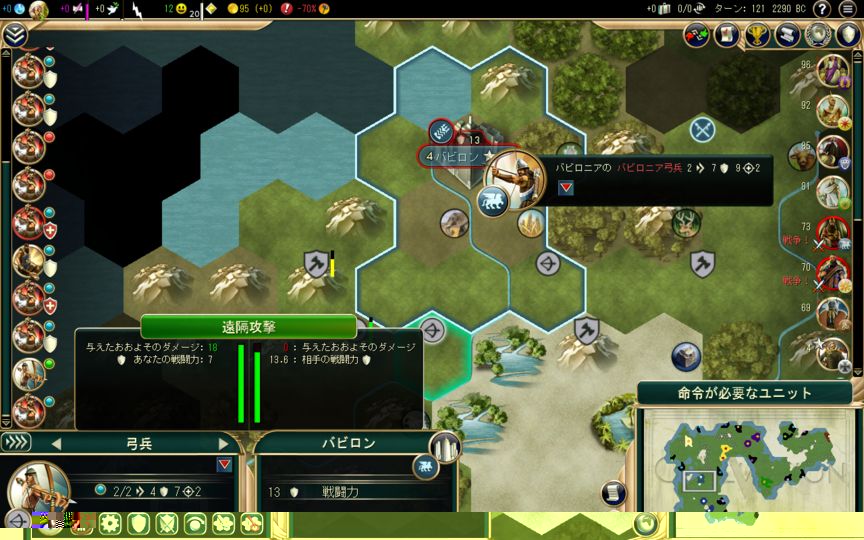Screen dimensions: 864x540
Task: Open the globe with laurel wreath icon
Action: 819,35
